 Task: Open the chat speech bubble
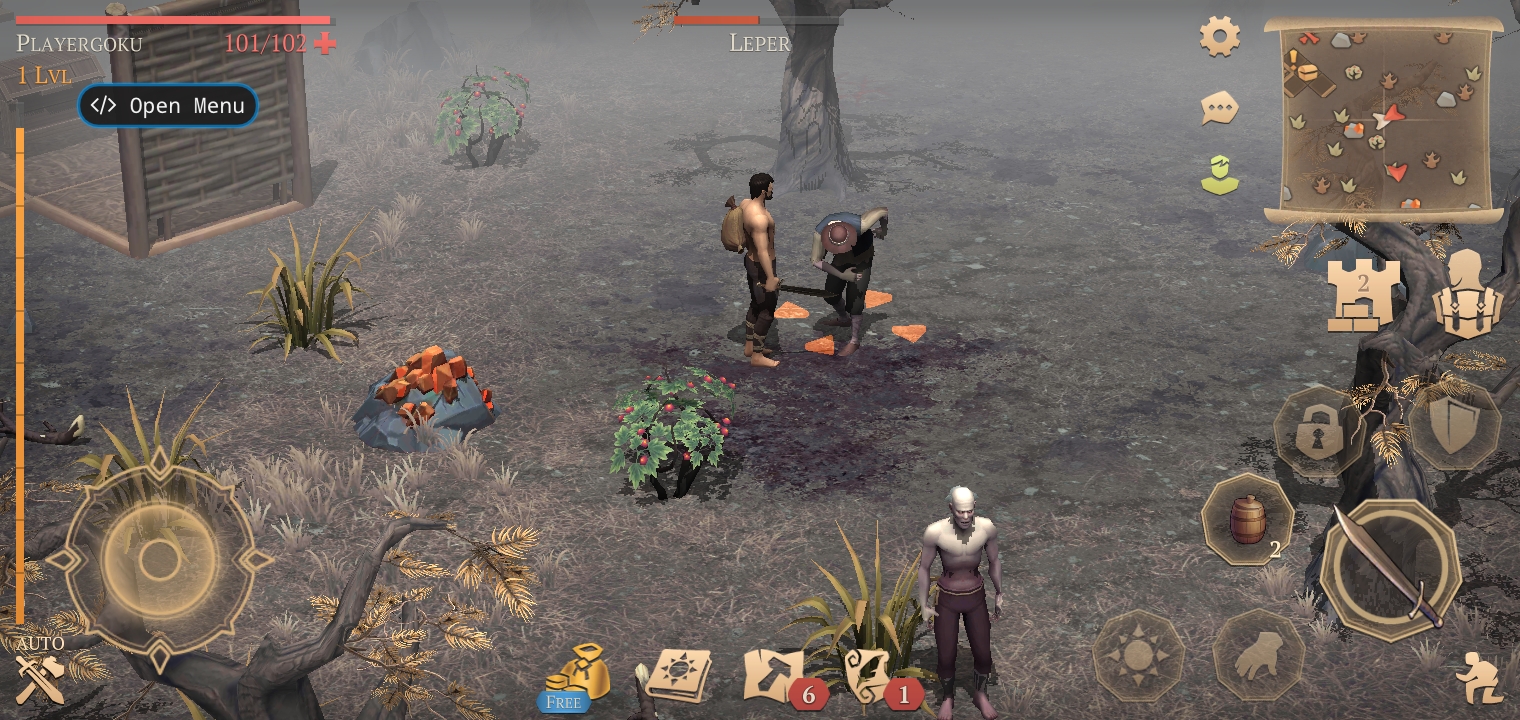coord(1220,108)
